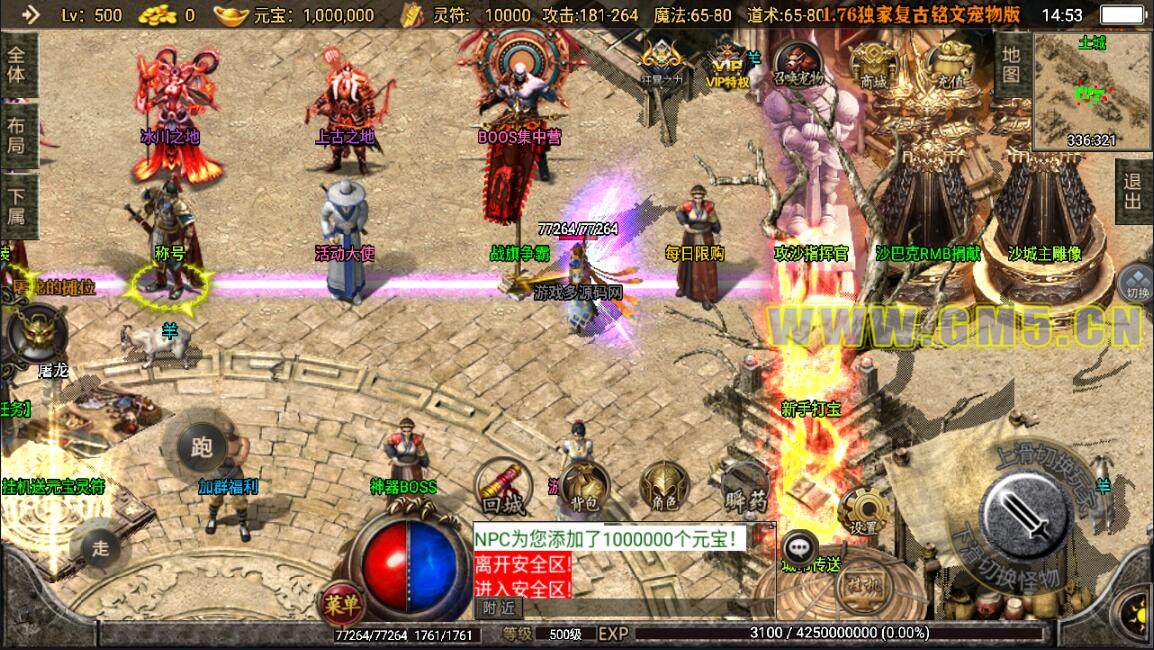This screenshot has width=1154, height=650.
Task: Open the 商城 shop icon
Action: (x=873, y=63)
